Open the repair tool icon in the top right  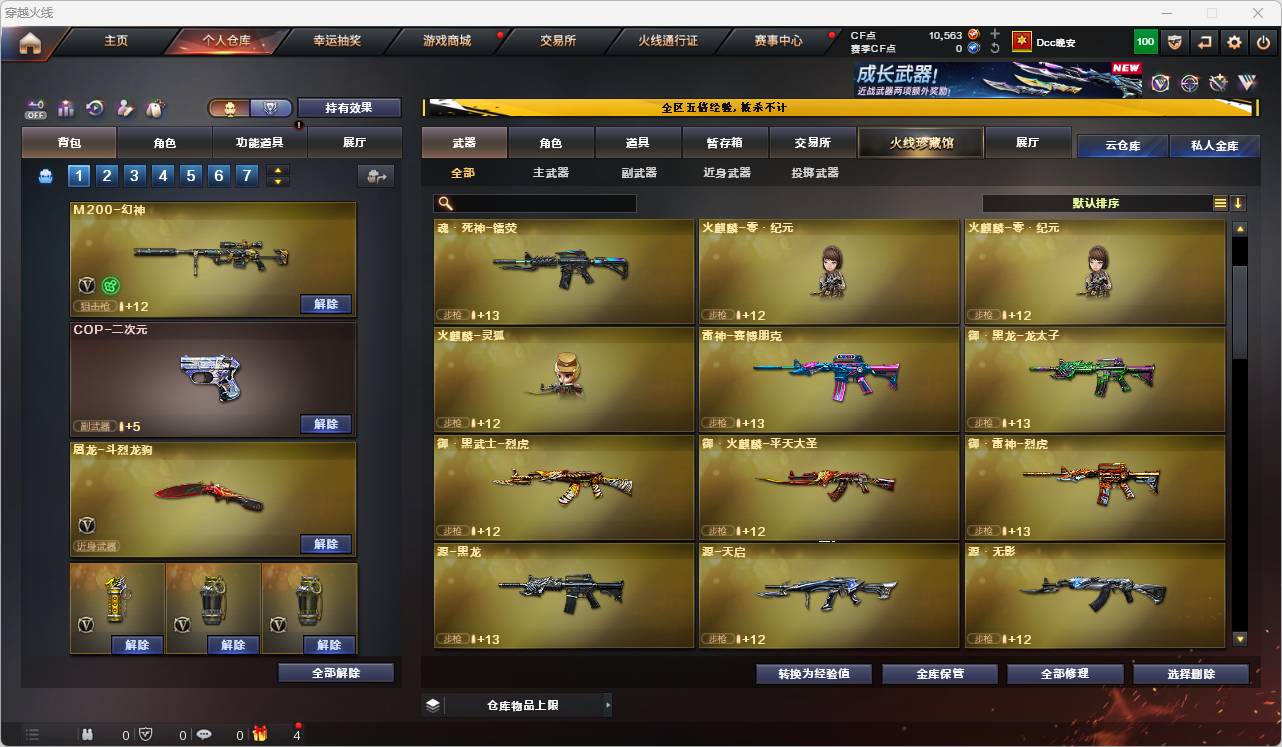point(1219,83)
